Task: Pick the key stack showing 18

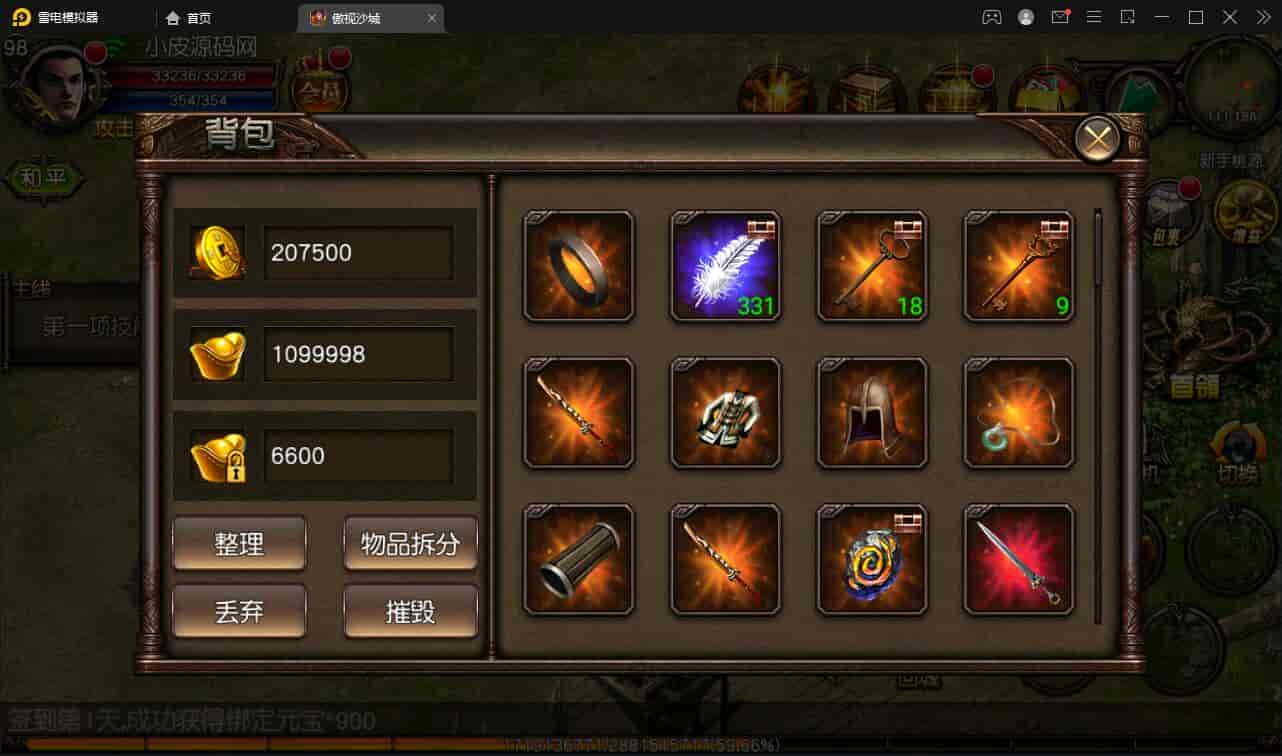Action: [872, 266]
